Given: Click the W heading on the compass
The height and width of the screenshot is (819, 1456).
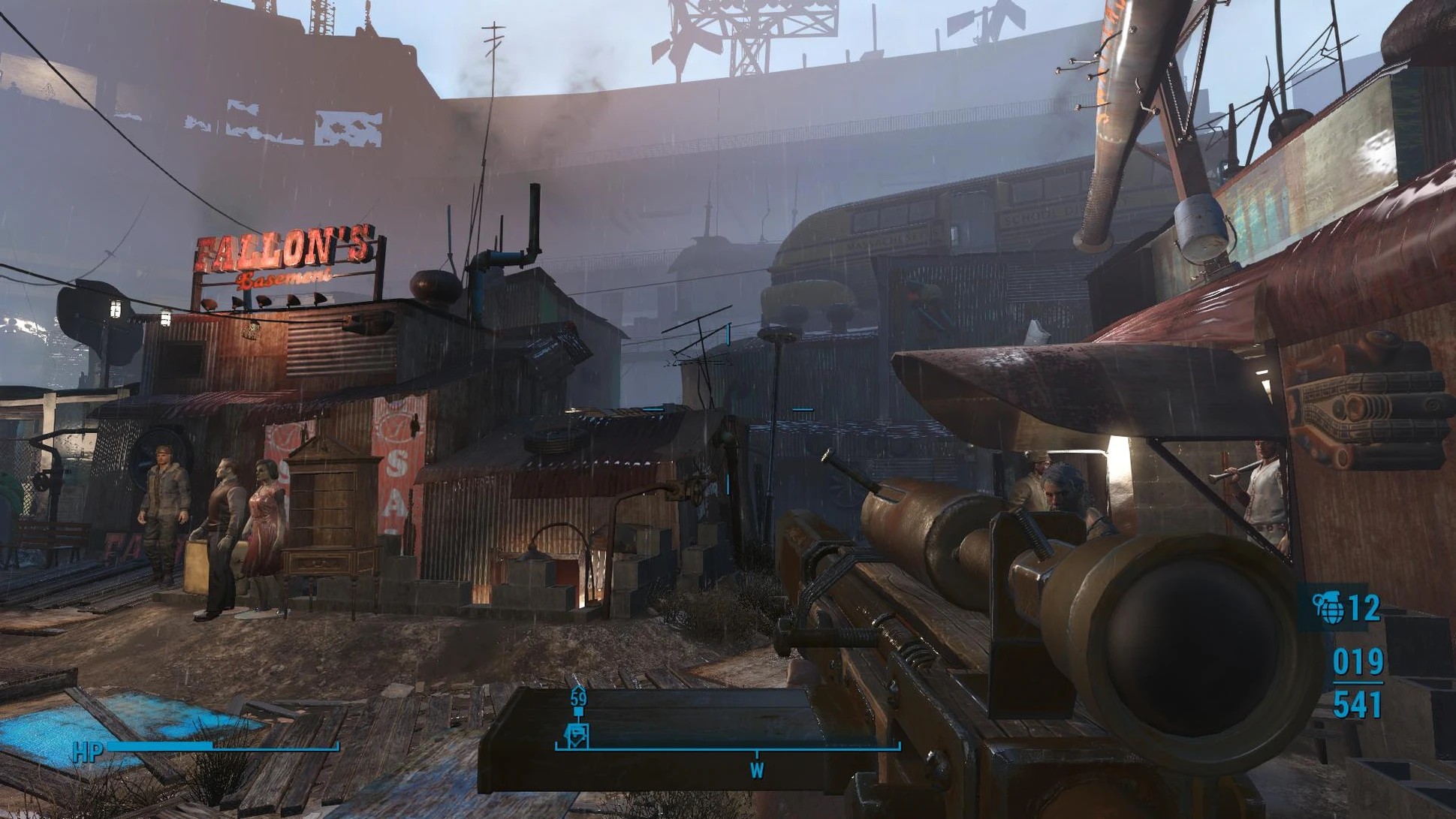Looking at the screenshot, I should click(756, 769).
